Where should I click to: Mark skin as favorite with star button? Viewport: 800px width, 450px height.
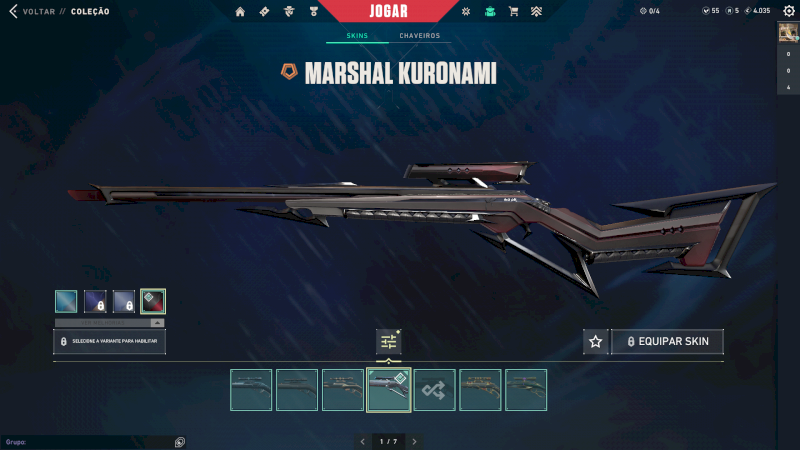(x=596, y=342)
